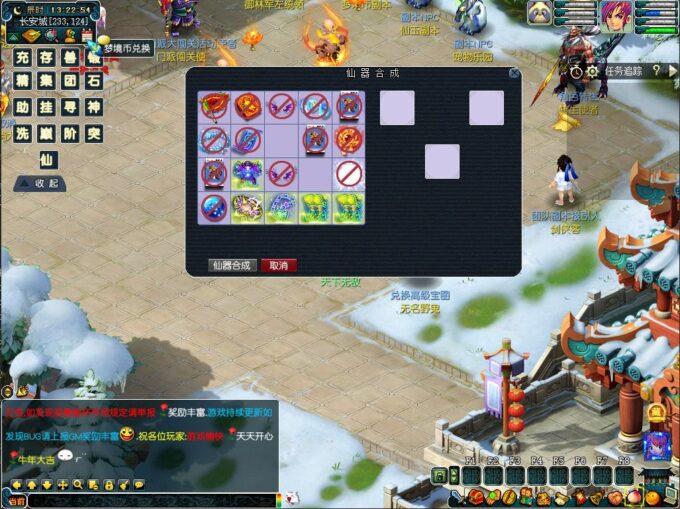This screenshot has height=509, width=680.
Task: Activate the 助 assist button
Action: (22, 107)
